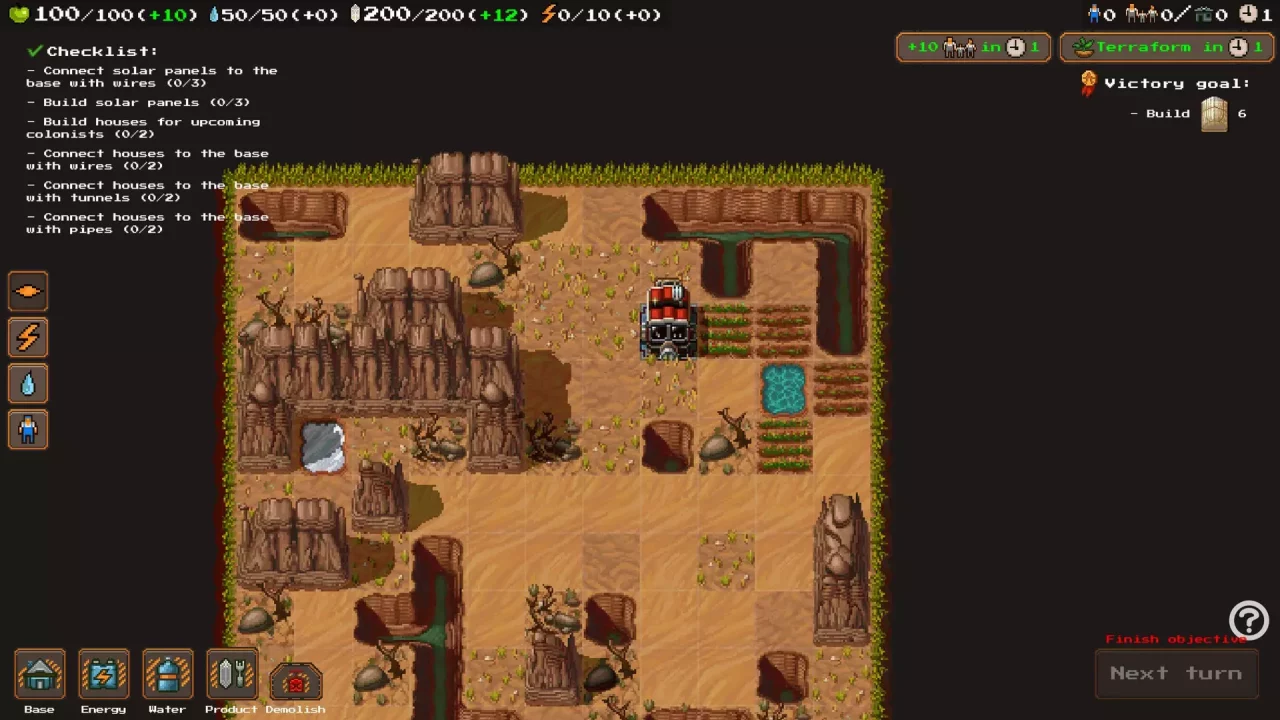Toggle the wires overlay in the sidebar
This screenshot has height=720, width=1280.
pos(27,290)
